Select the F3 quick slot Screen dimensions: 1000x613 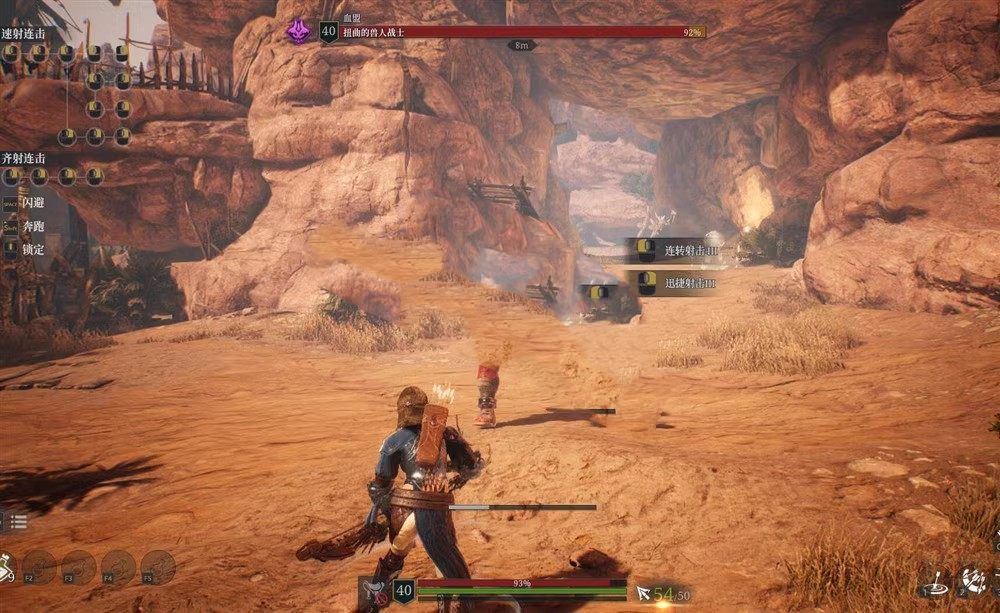[78, 567]
